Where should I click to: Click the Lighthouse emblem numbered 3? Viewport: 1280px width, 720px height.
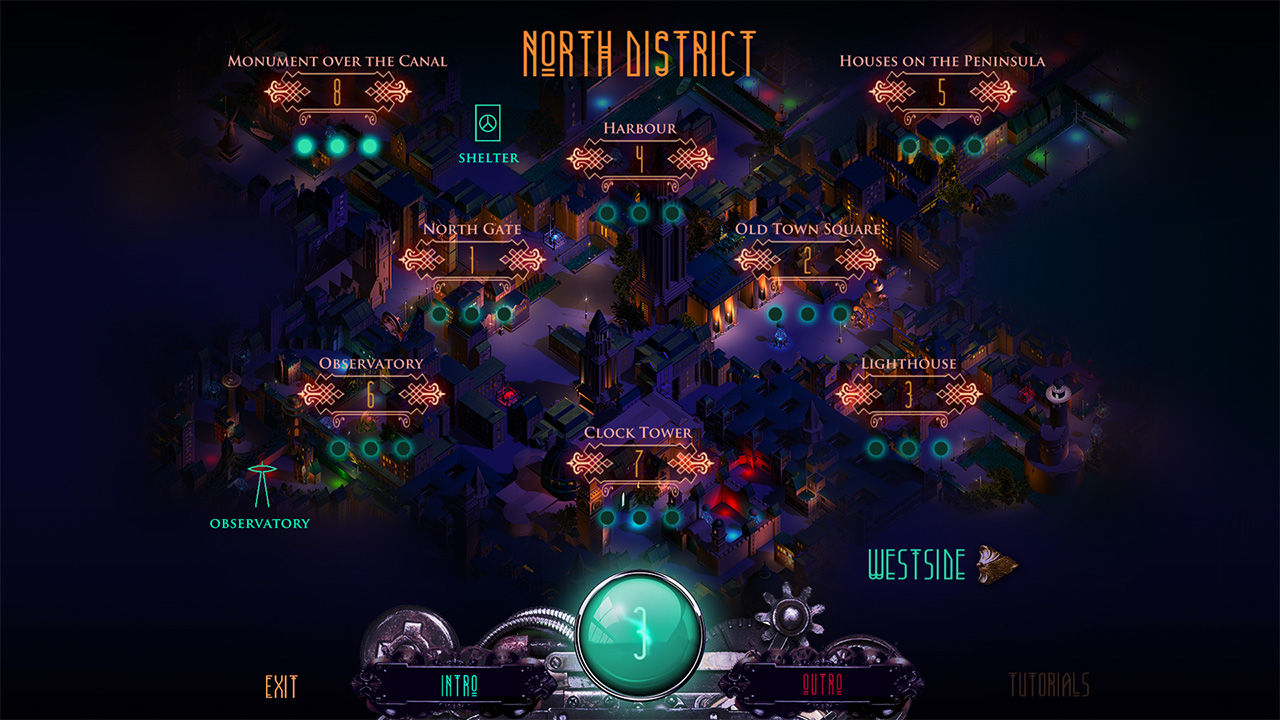tap(910, 392)
